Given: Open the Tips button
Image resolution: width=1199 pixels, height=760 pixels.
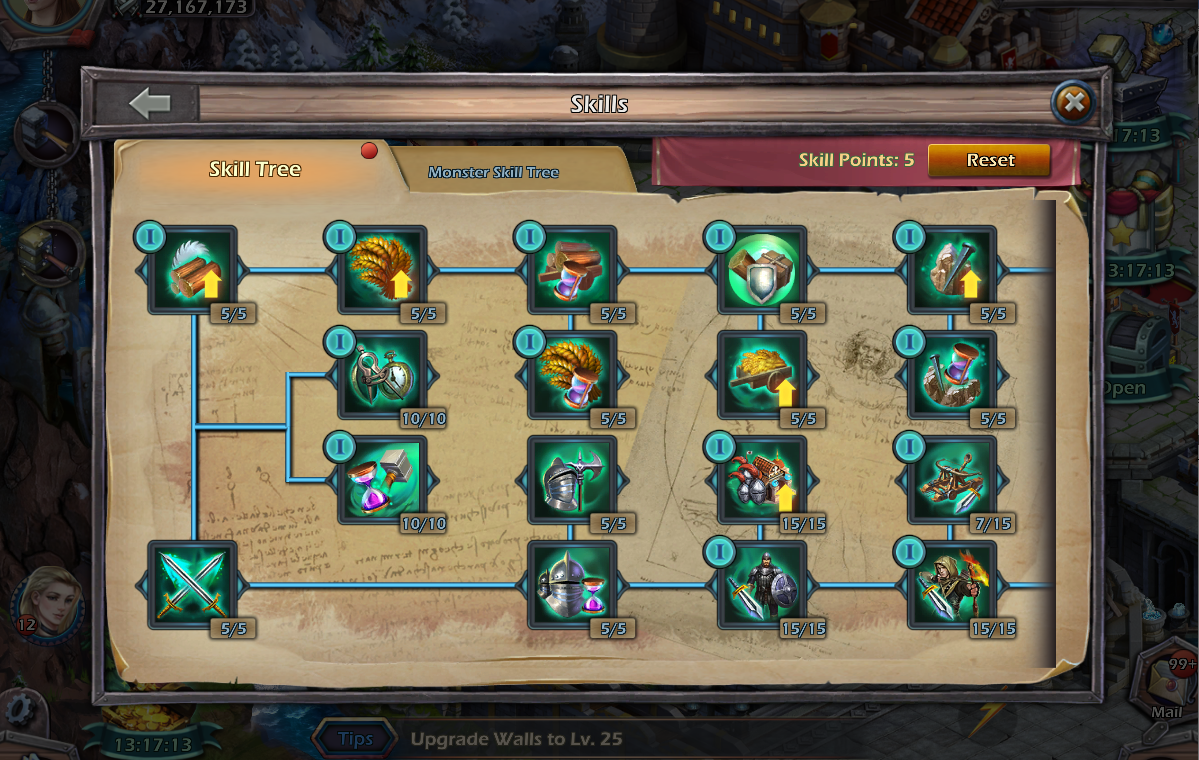Looking at the screenshot, I should click(355, 739).
